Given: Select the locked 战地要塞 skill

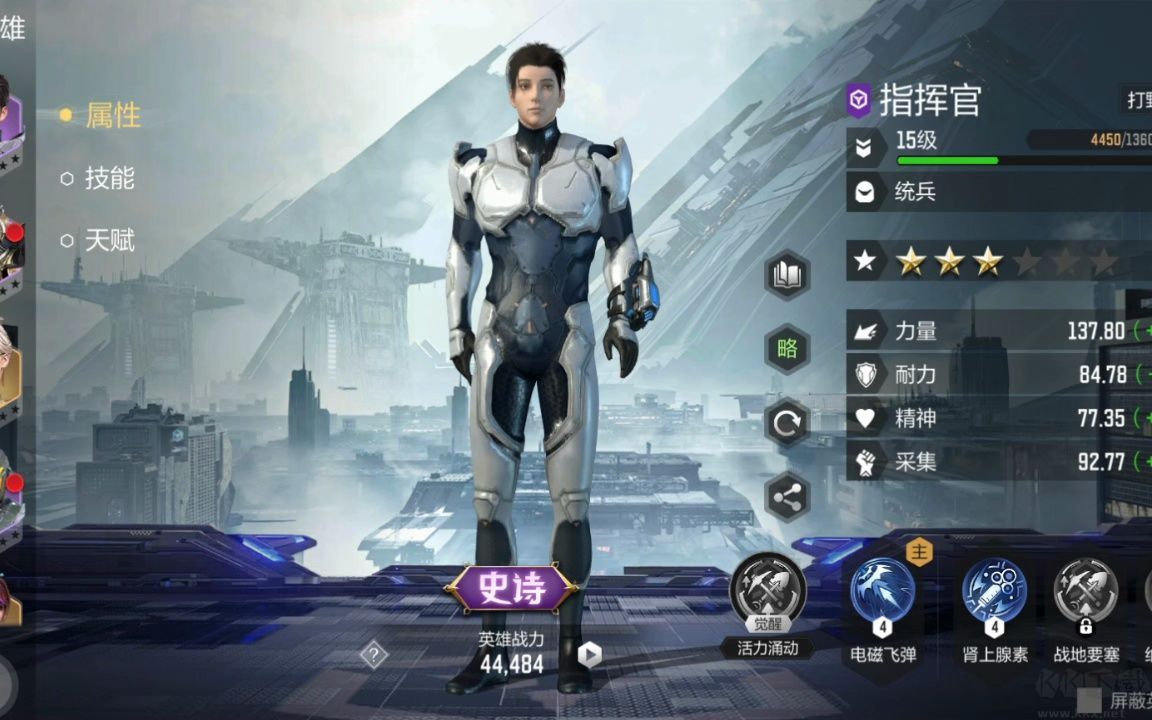Looking at the screenshot, I should (1085, 592).
